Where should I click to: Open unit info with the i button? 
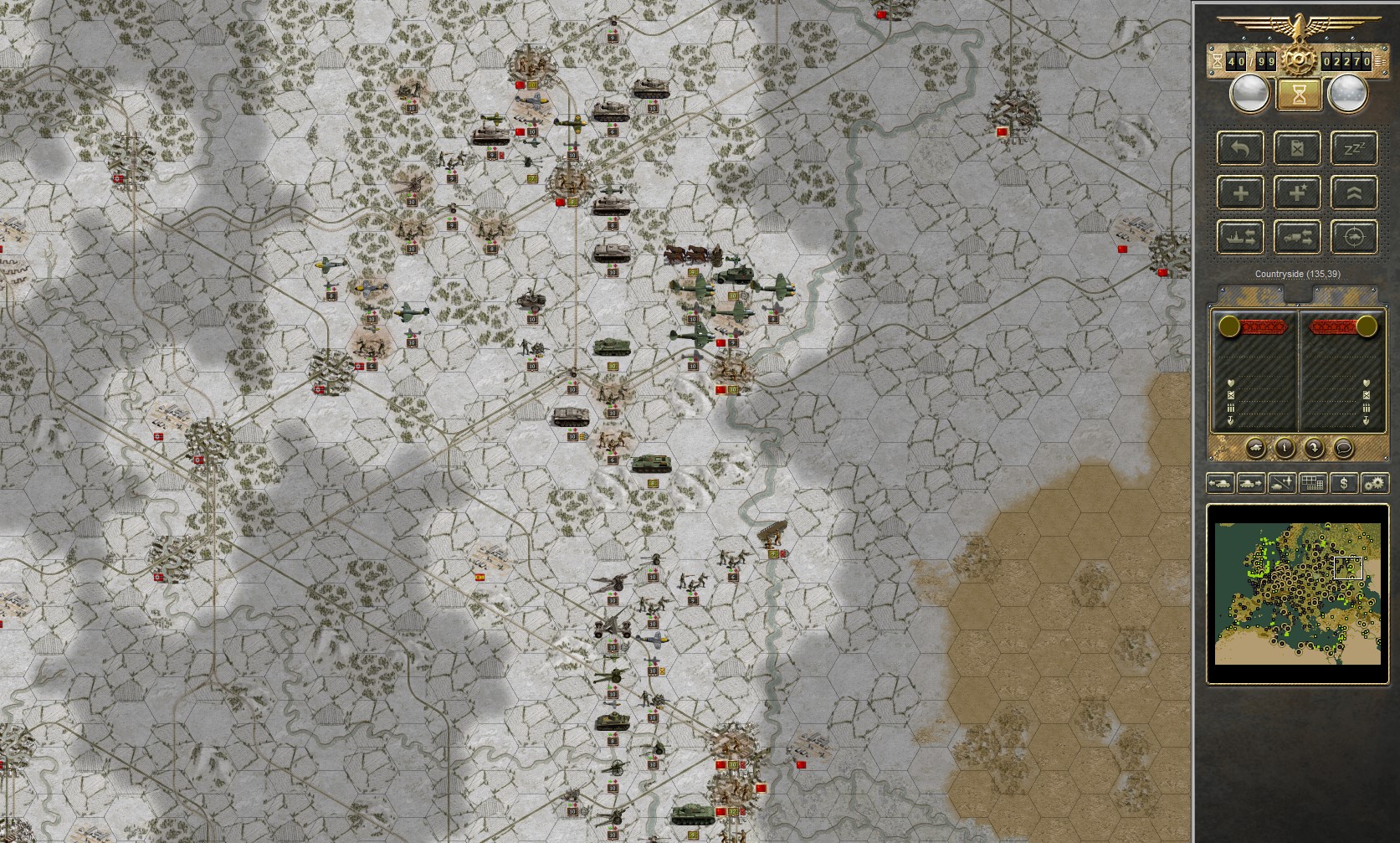(1285, 448)
